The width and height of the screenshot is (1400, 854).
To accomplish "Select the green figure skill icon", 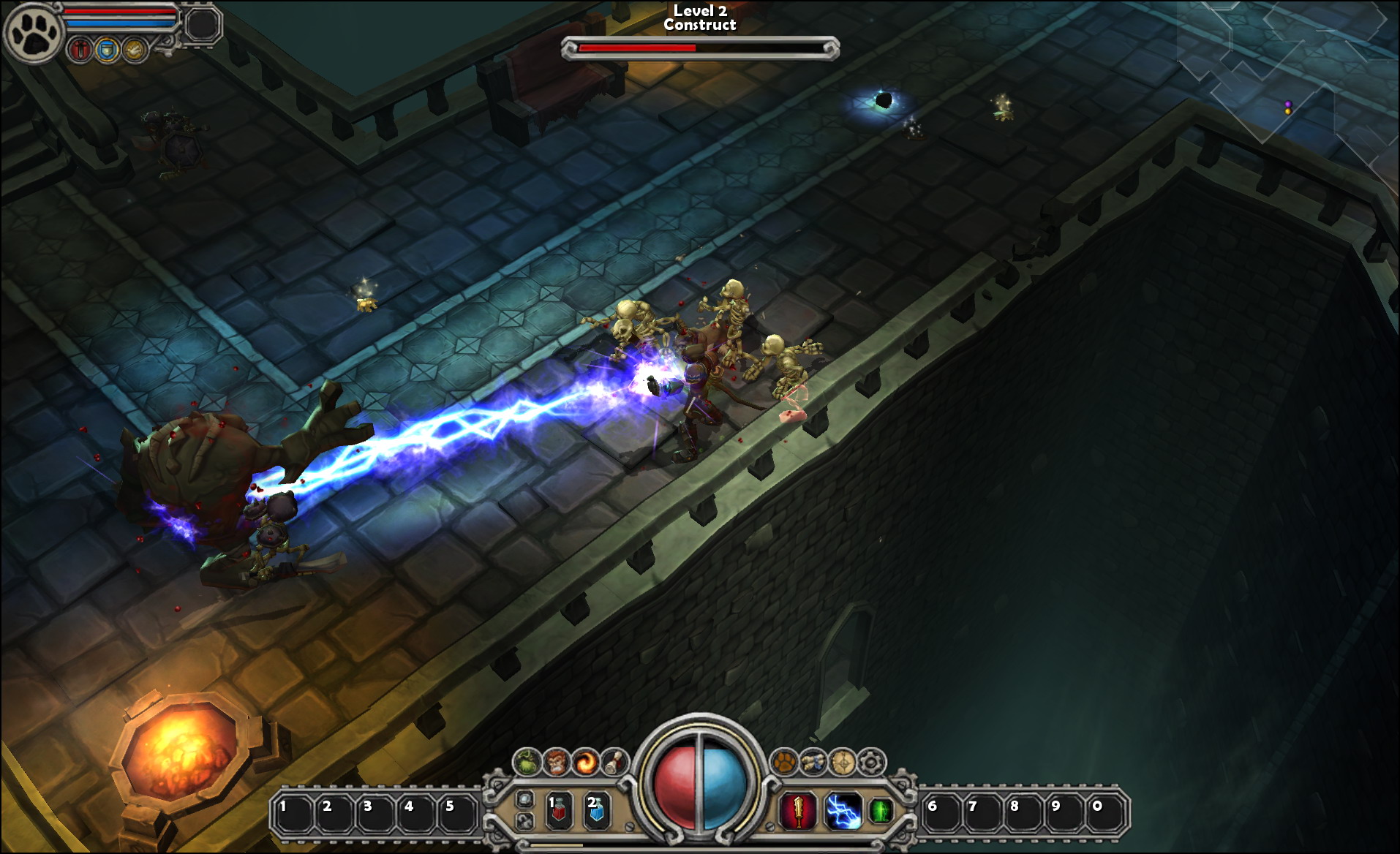I will [x=881, y=811].
